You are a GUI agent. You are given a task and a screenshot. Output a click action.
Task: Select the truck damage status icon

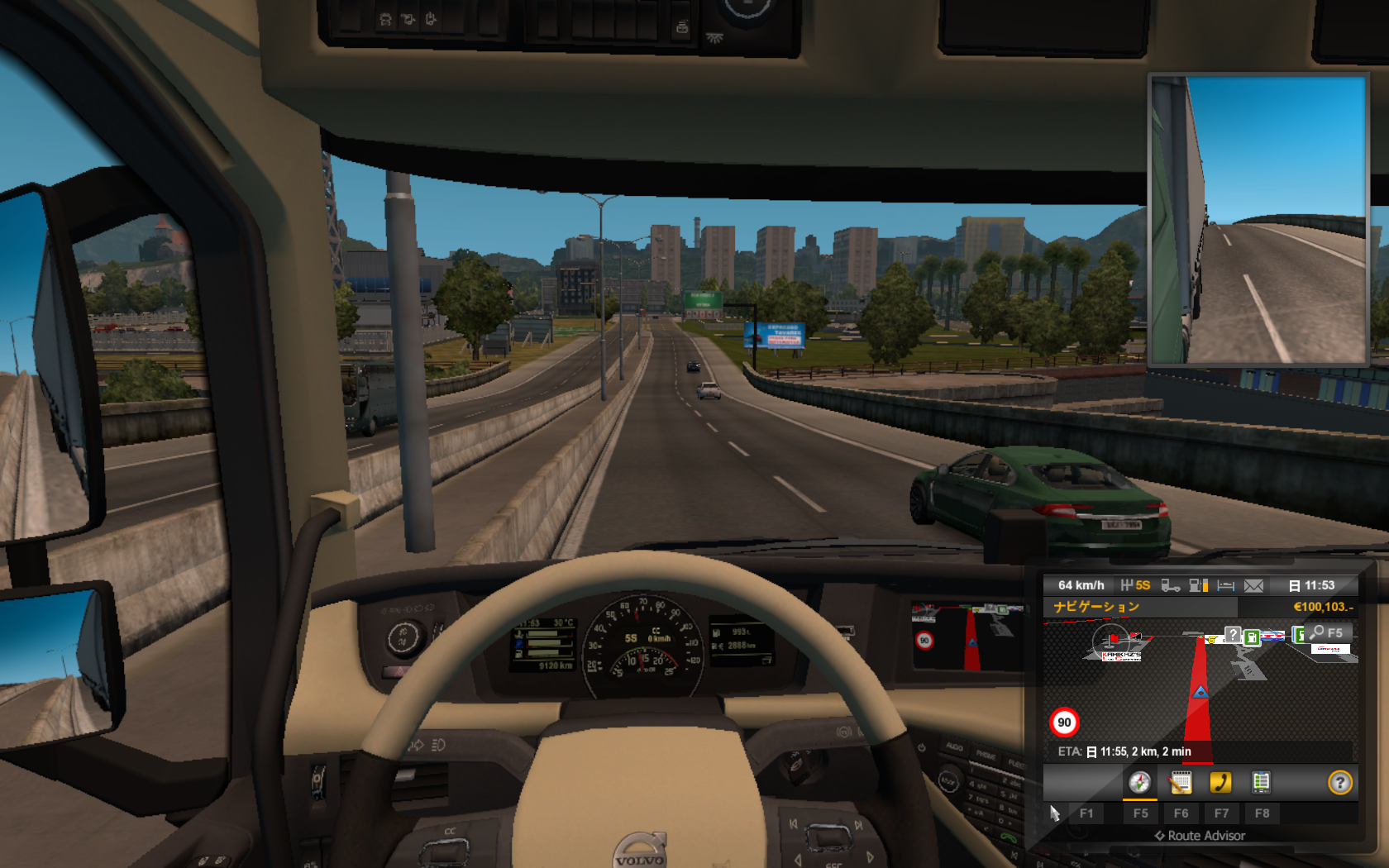click(x=1170, y=585)
